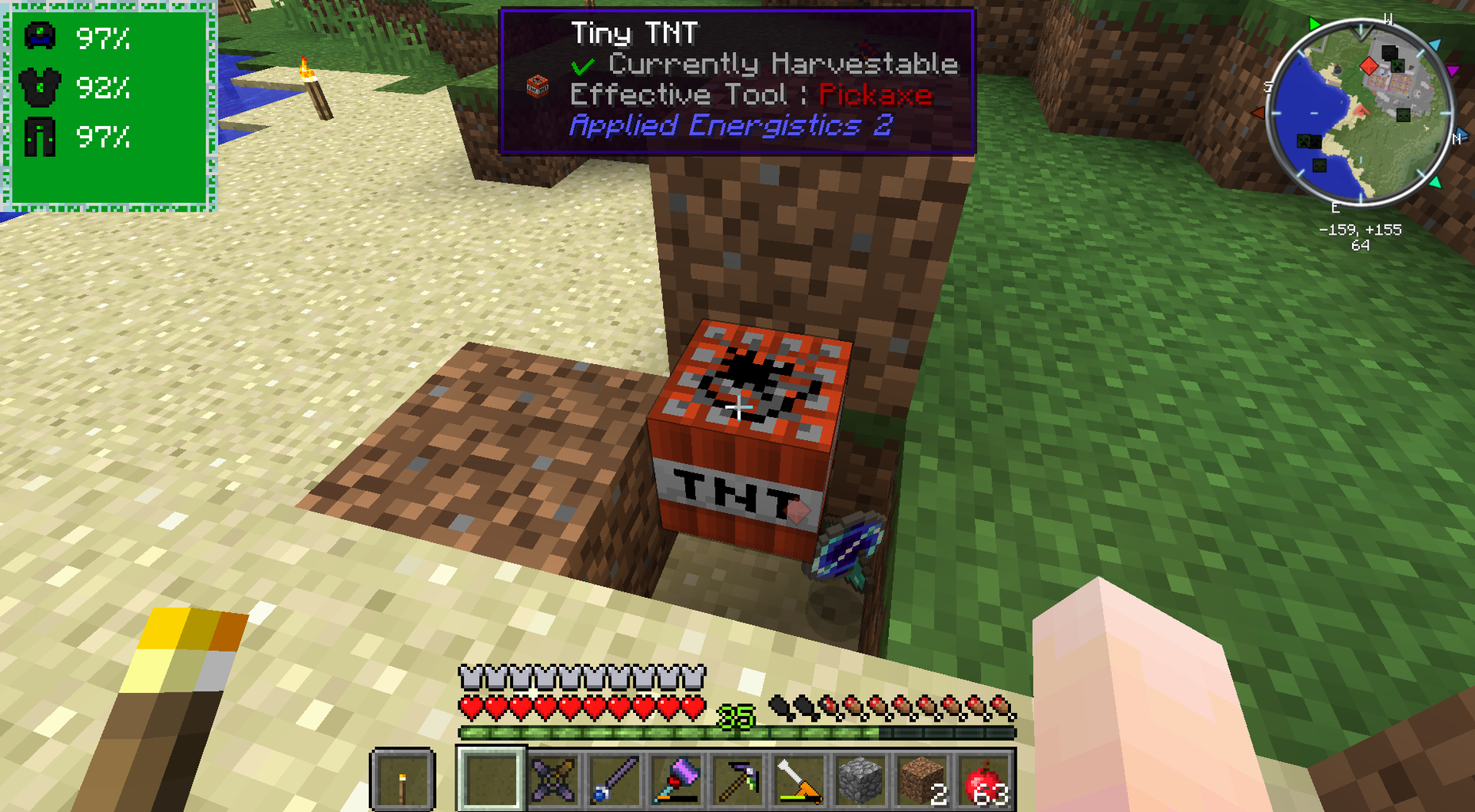Open the Applied Energistics 2 mod link
The image size is (1475, 812).
pos(732,125)
